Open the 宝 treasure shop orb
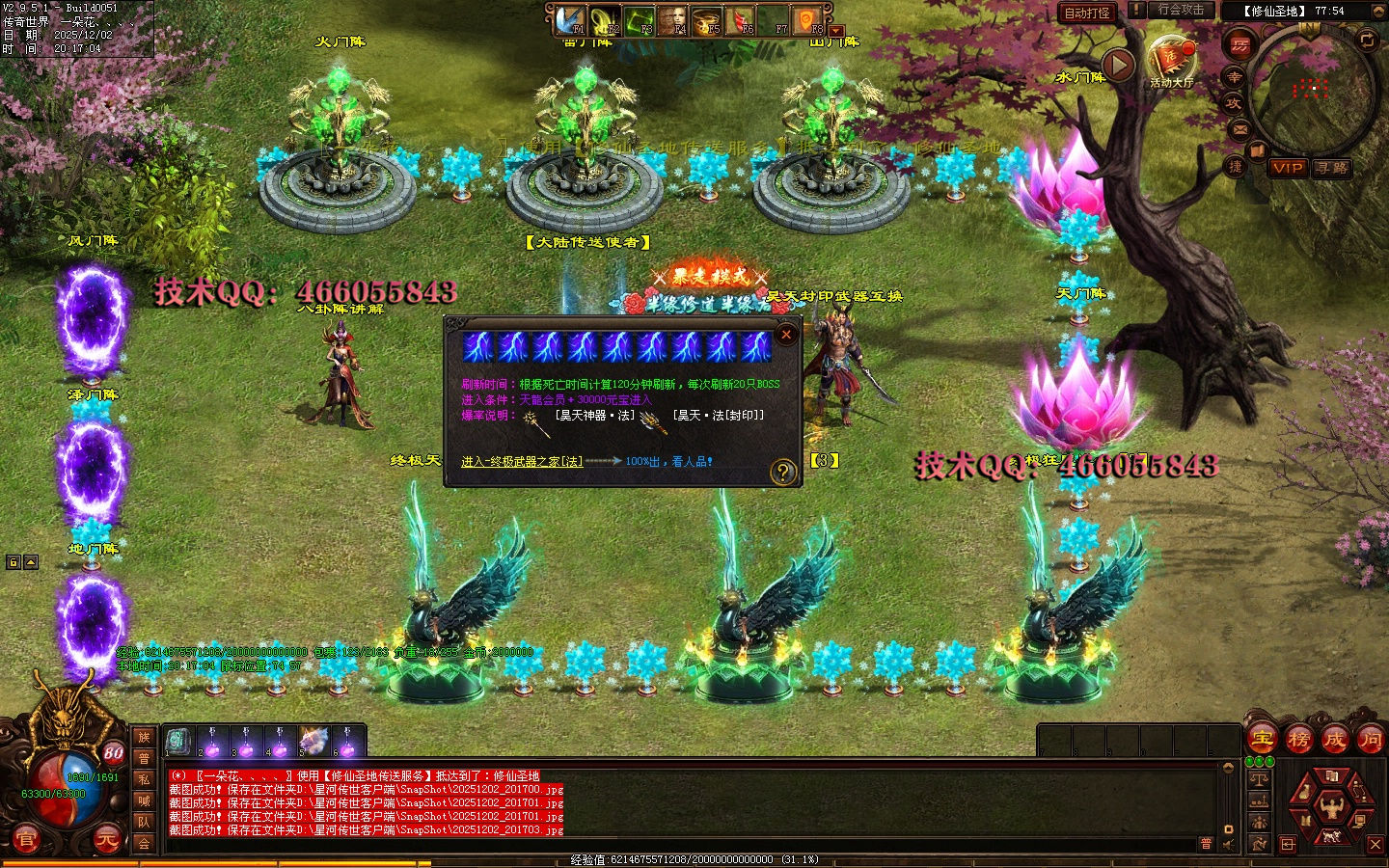 (1262, 740)
